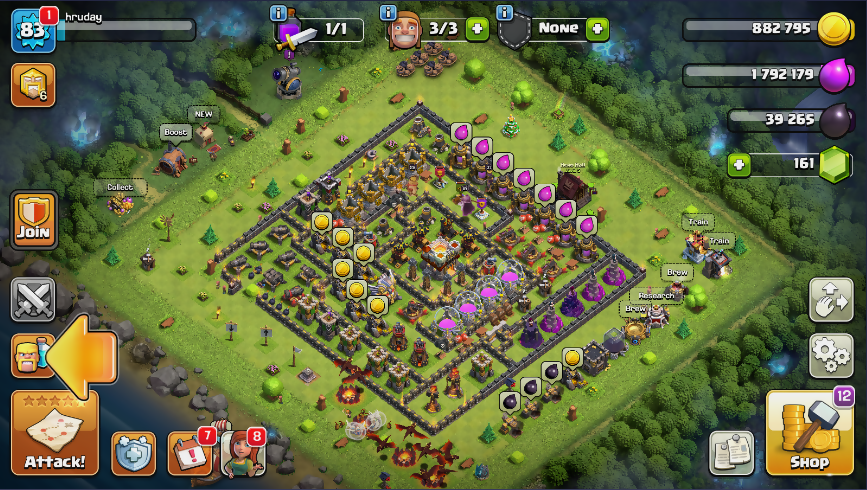Start a battle with the Attack! button
This screenshot has width=867, height=490.
[x=54, y=432]
